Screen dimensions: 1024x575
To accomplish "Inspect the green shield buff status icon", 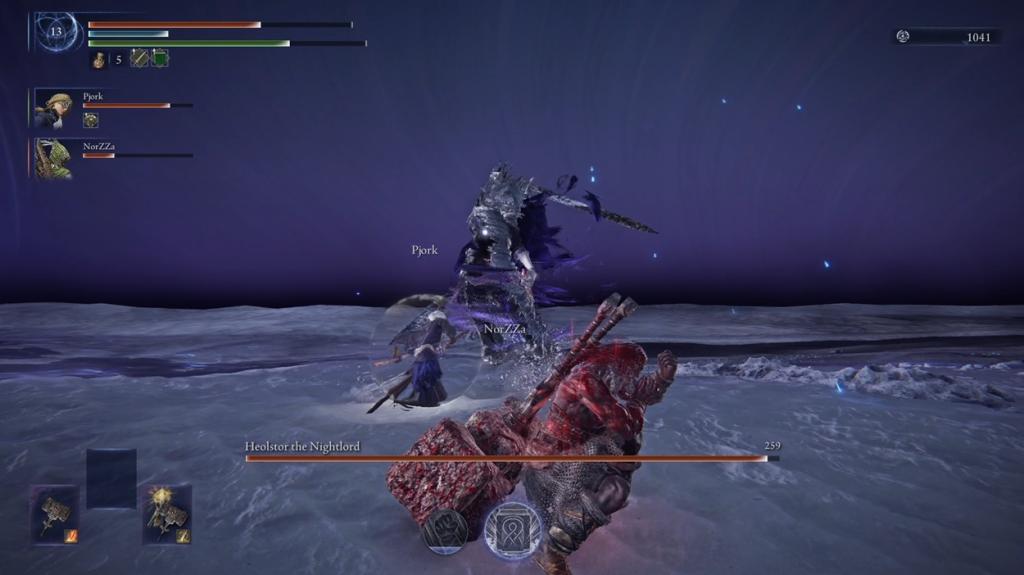I will click(160, 59).
